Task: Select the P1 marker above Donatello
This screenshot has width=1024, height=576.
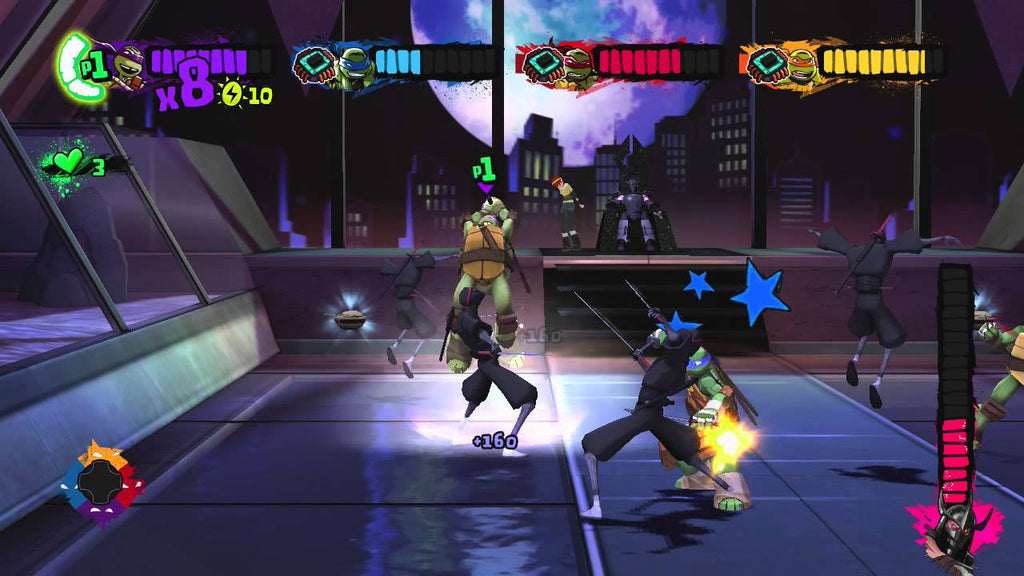Action: (485, 172)
